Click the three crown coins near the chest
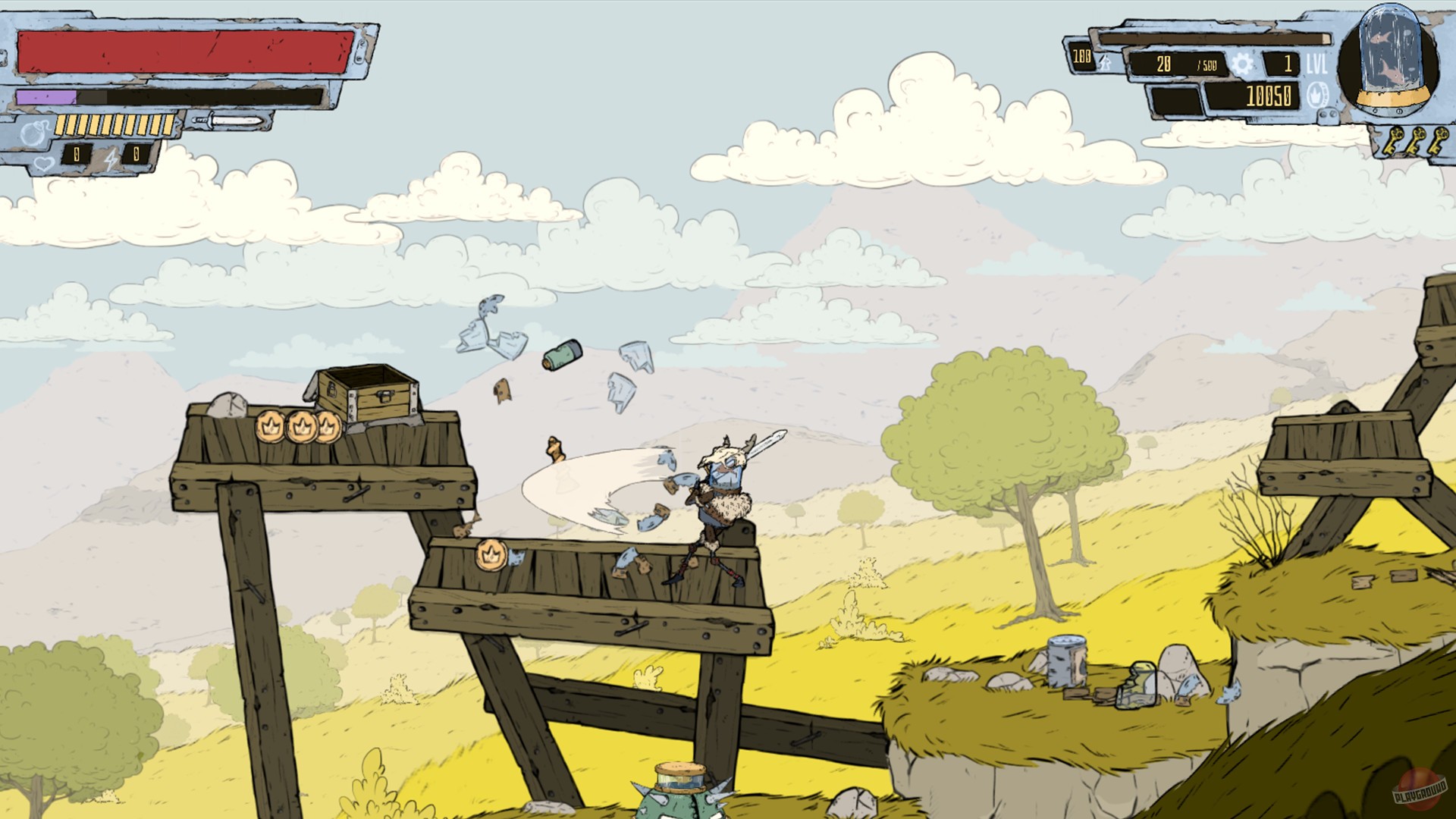 pos(299,427)
